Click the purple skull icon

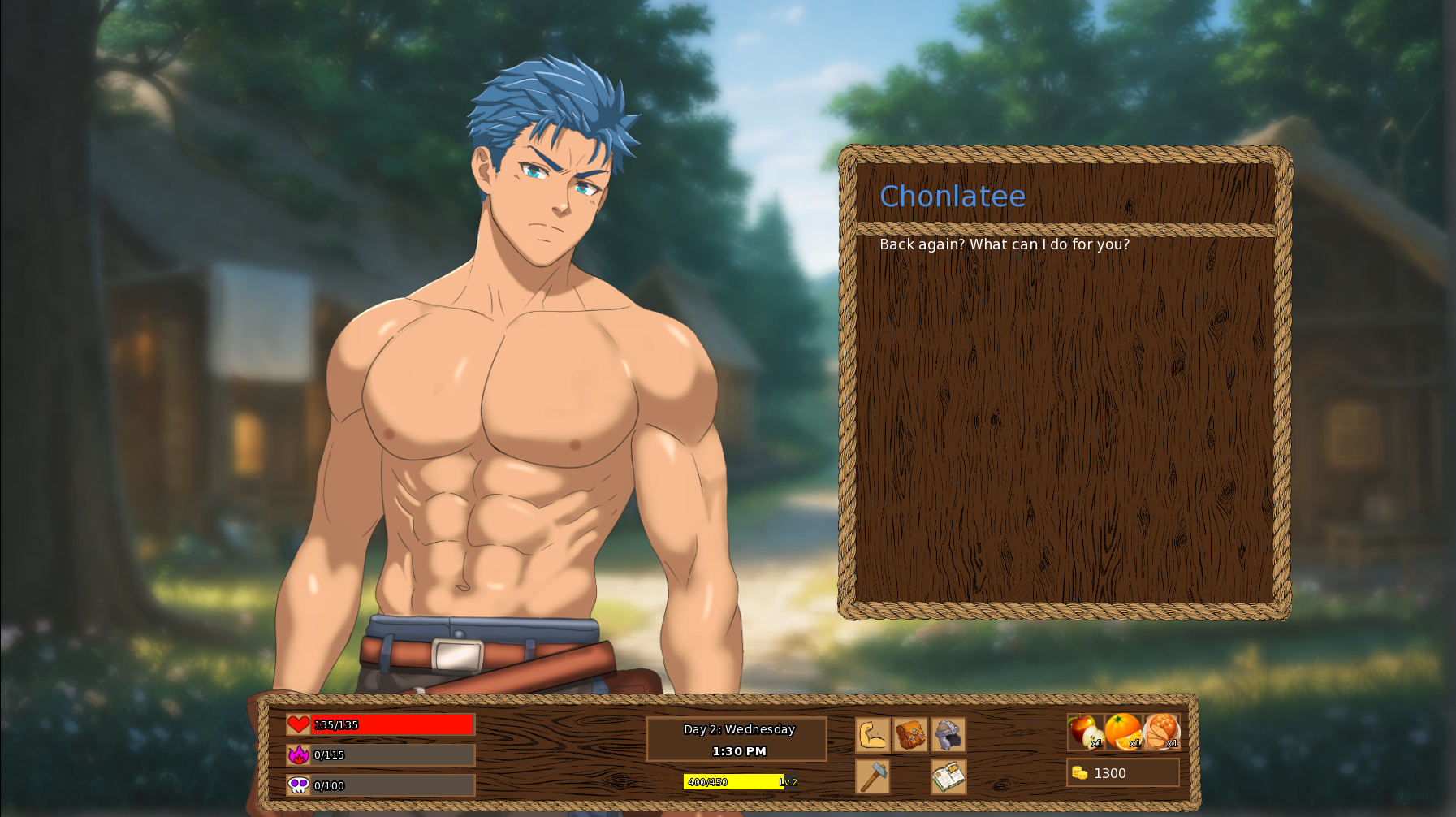[x=297, y=785]
